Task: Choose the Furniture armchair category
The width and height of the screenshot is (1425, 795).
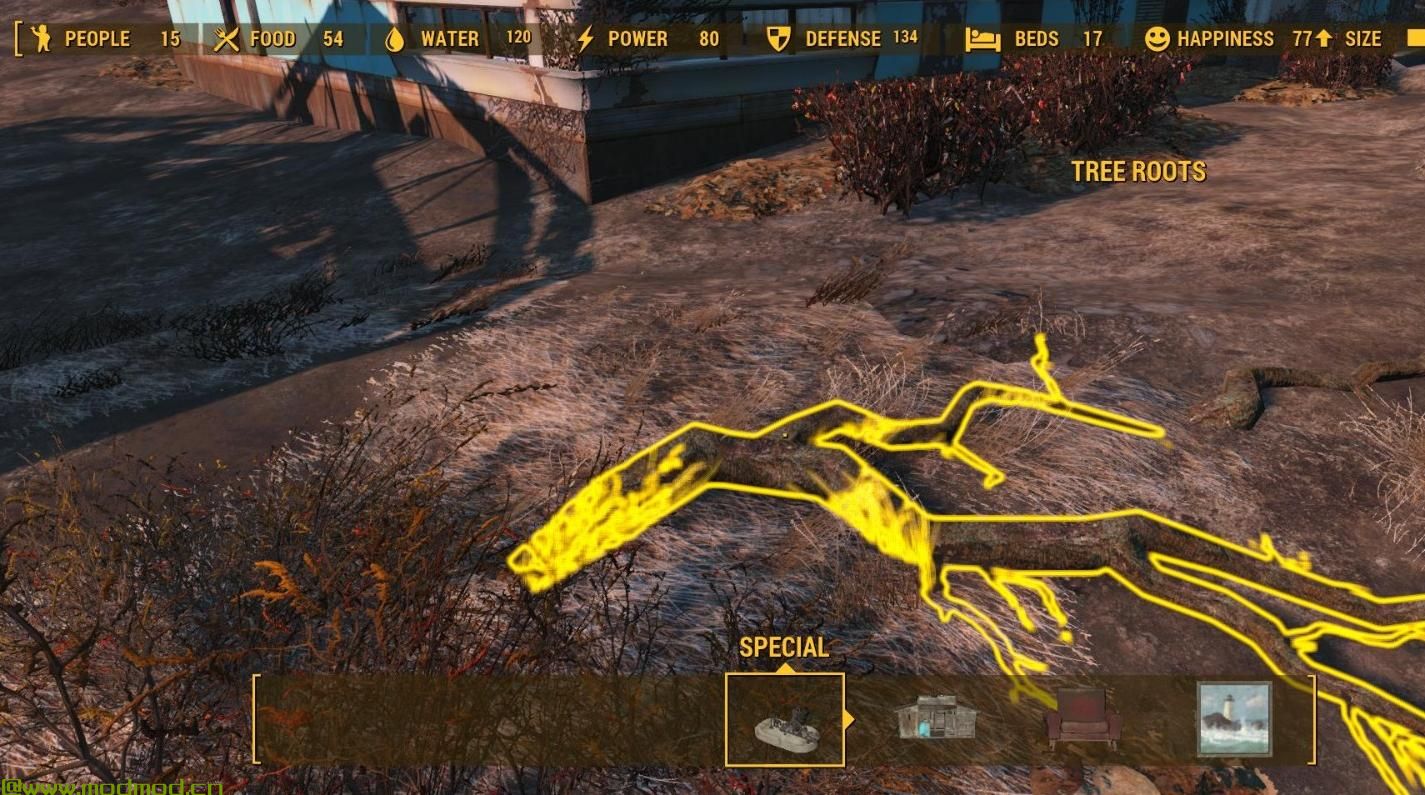Action: coord(1082,718)
